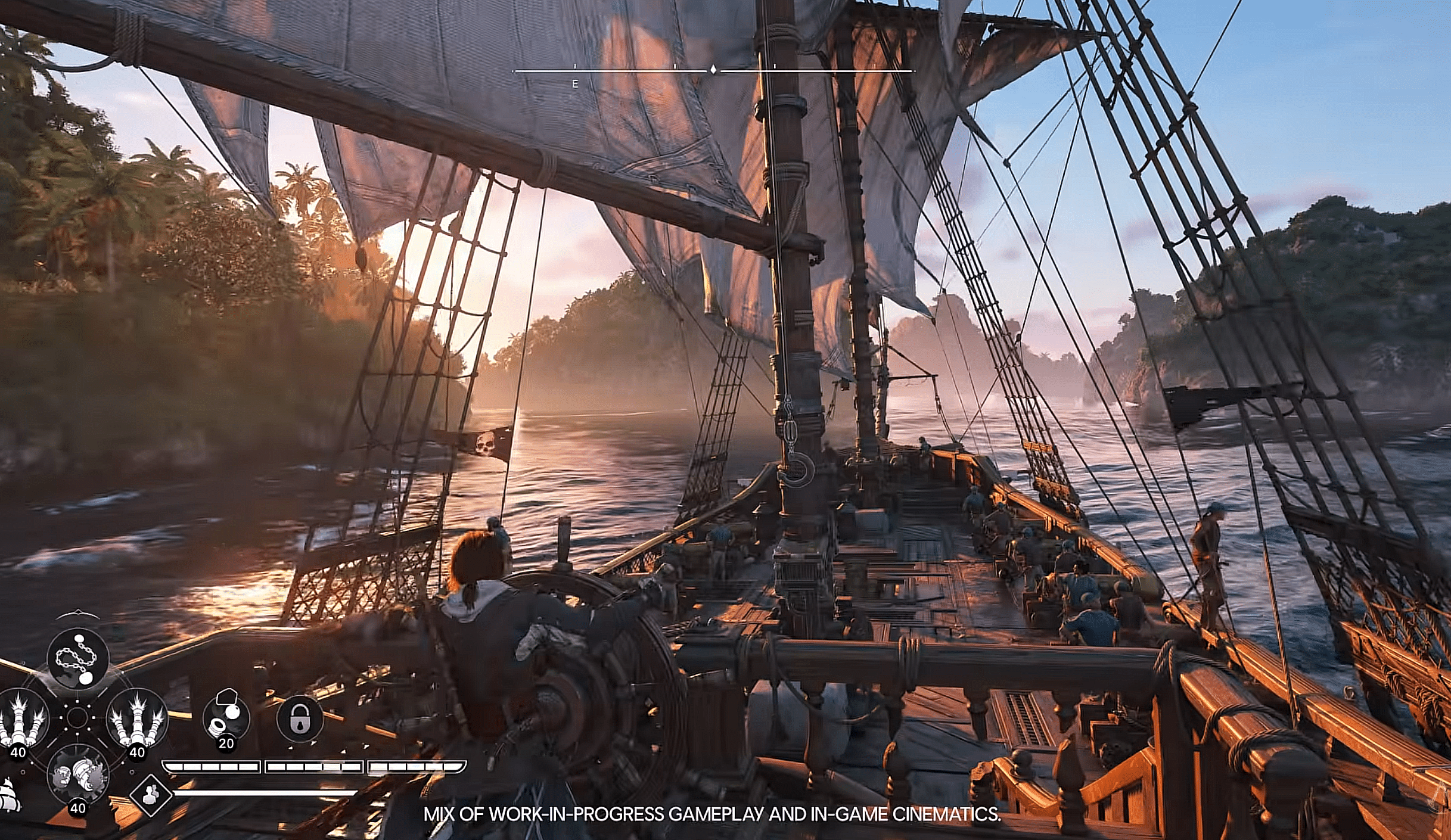Activate the mortar and cannonball icon
The height and width of the screenshot is (840, 1451).
[226, 717]
